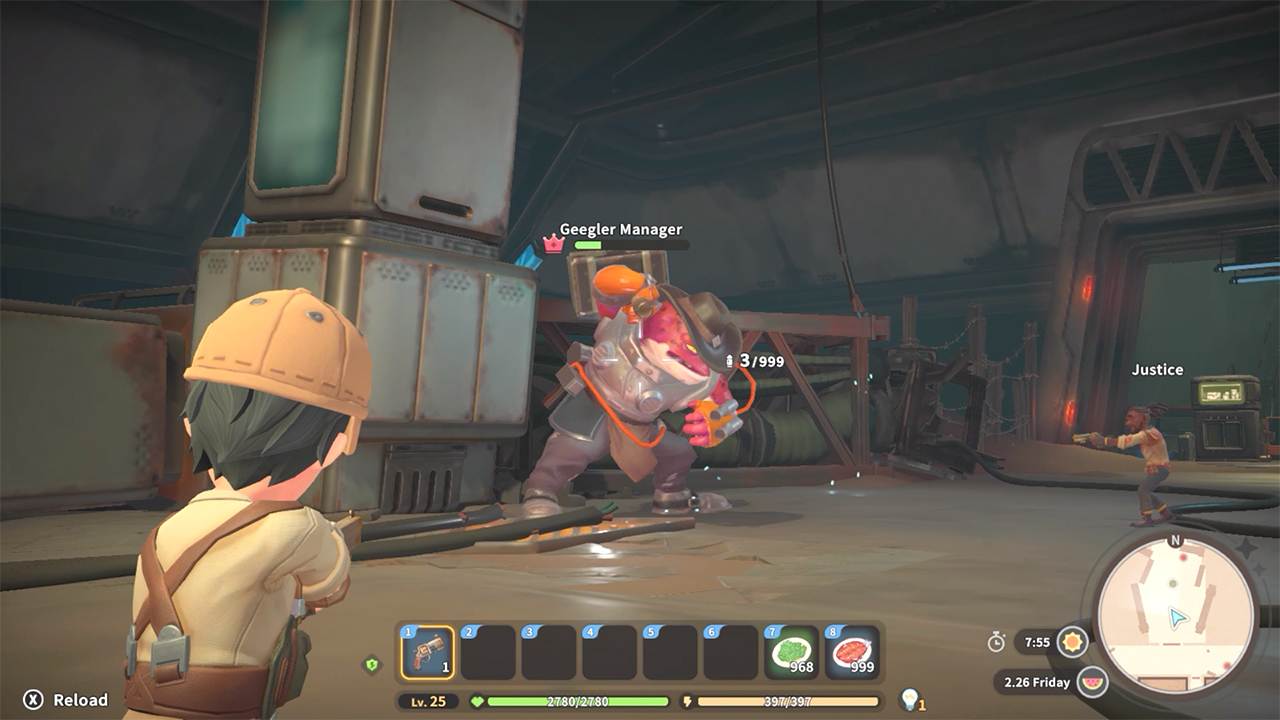The image size is (1280, 720).
Task: Select the green salad dish in slot 7
Action: click(793, 650)
